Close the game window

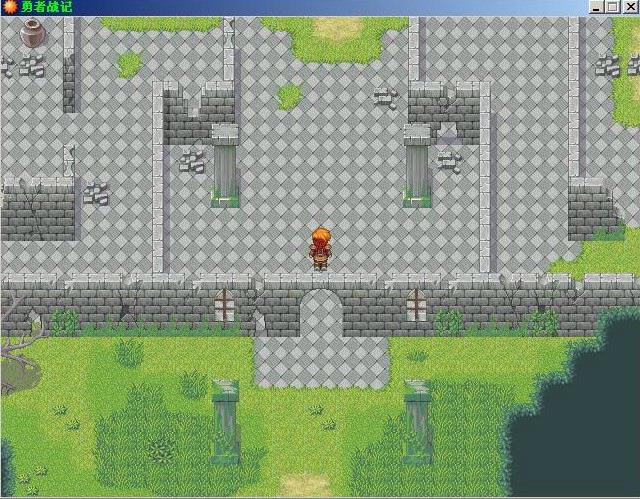click(x=629, y=7)
